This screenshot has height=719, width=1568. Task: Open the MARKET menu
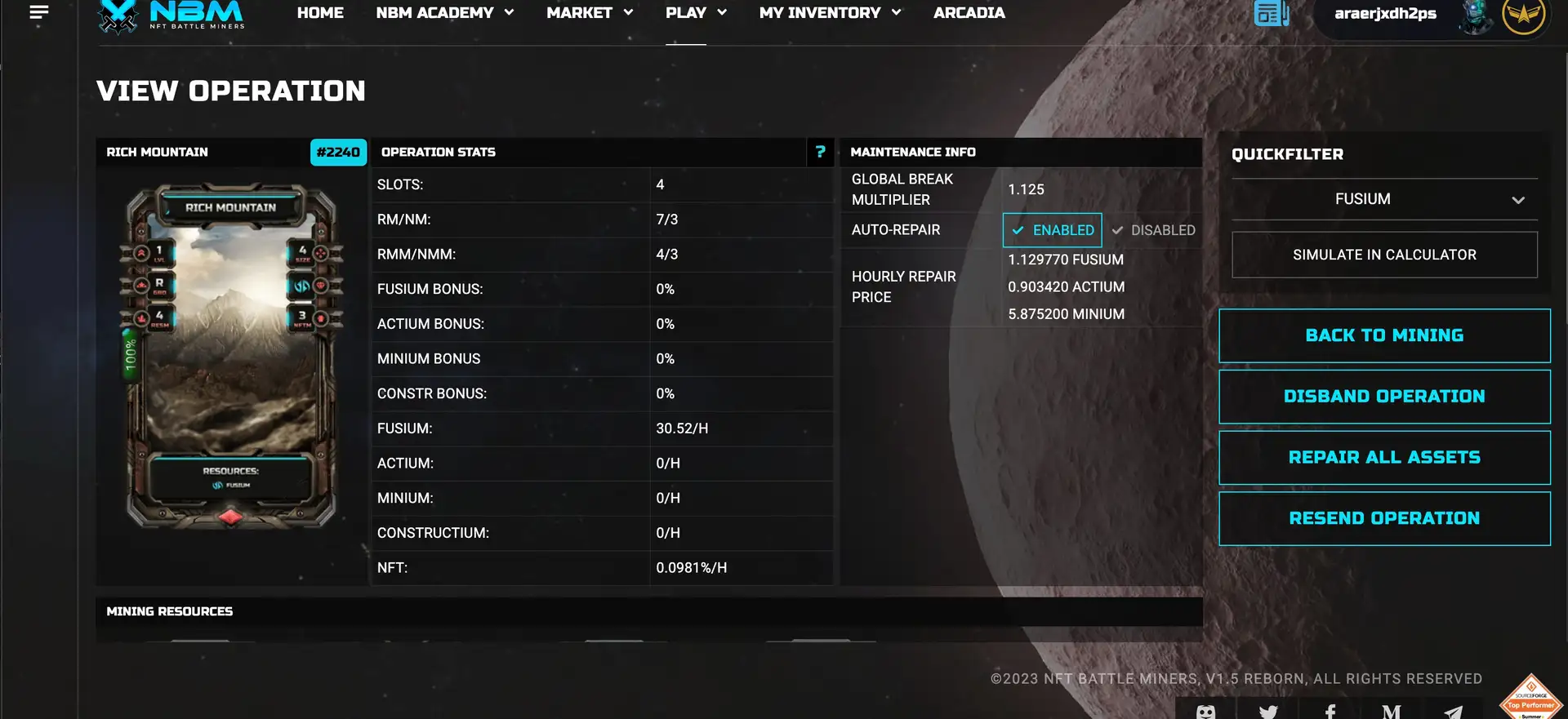coord(590,13)
